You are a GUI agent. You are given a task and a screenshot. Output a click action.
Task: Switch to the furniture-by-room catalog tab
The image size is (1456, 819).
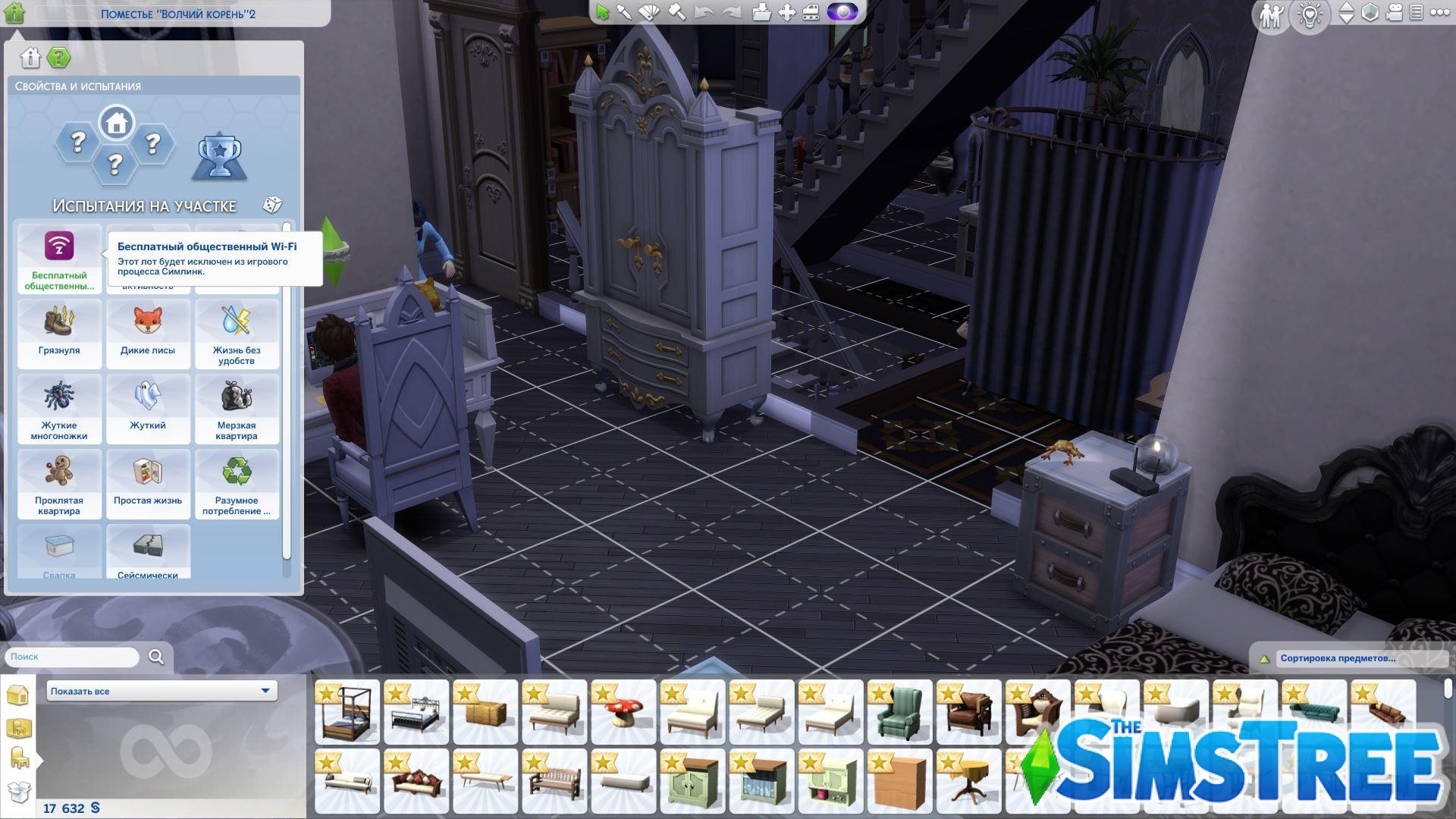tap(19, 727)
